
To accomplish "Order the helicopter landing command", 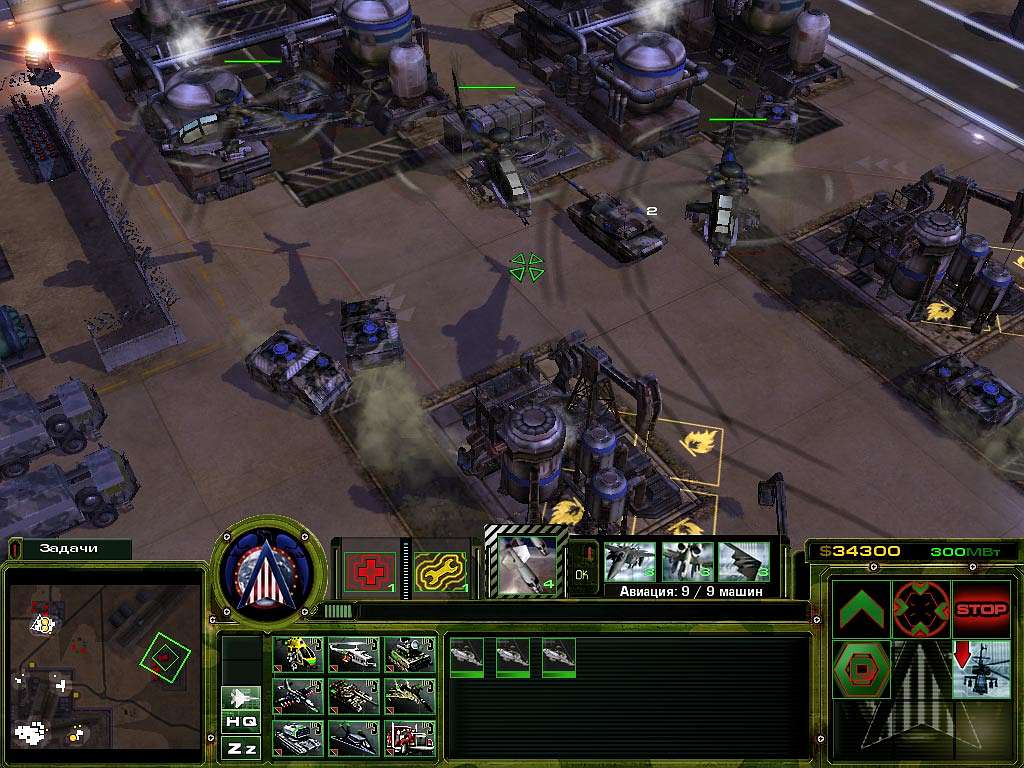I will pyautogui.click(x=980, y=669).
